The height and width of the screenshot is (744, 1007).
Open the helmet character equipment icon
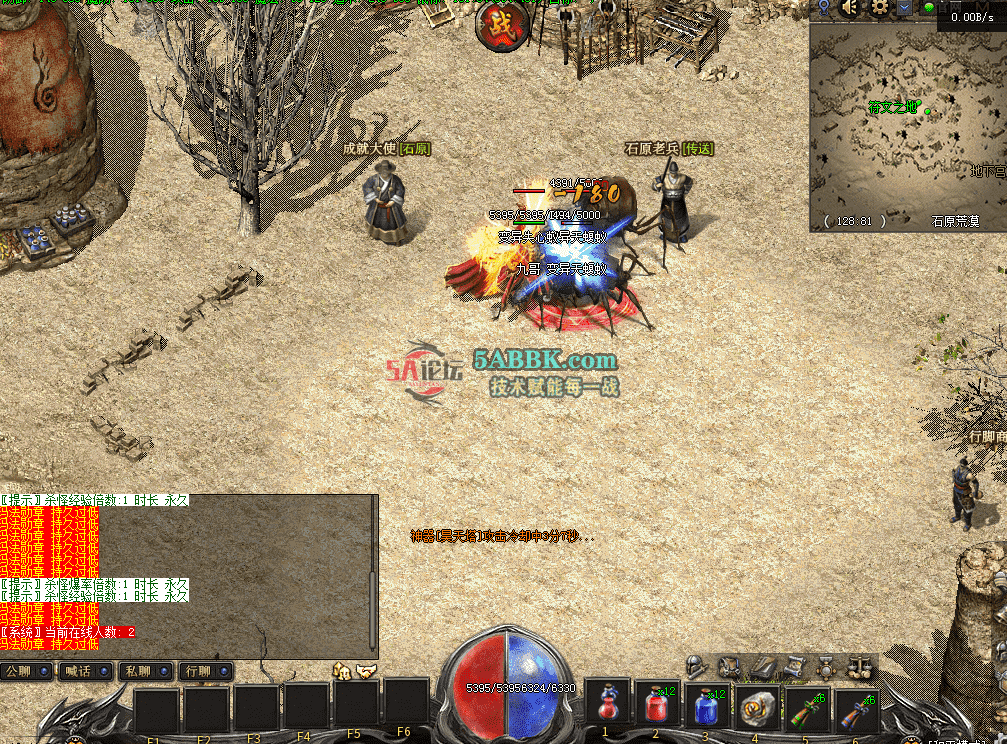pos(697,665)
